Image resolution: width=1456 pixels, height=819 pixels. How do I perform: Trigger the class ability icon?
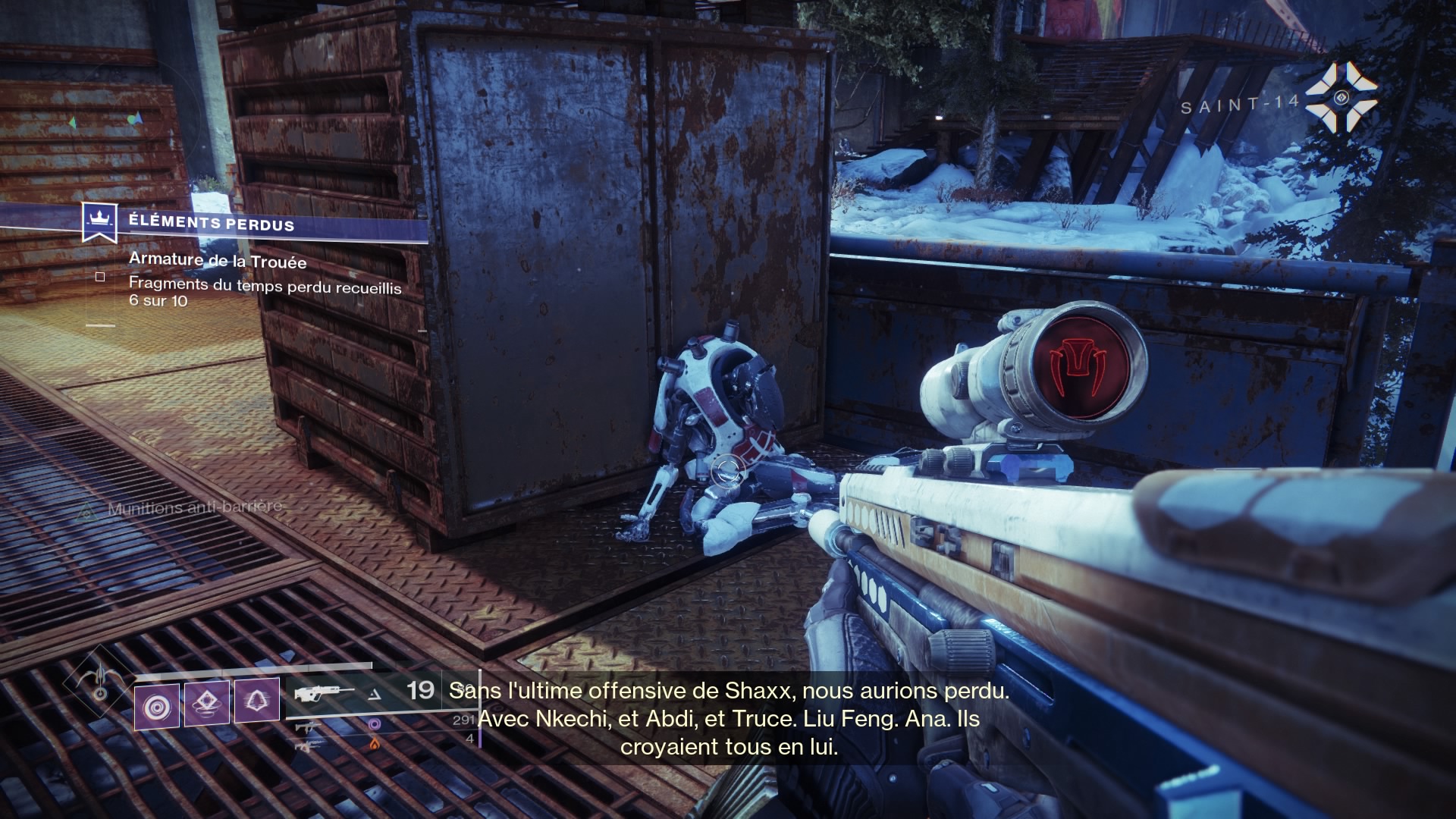tap(256, 701)
